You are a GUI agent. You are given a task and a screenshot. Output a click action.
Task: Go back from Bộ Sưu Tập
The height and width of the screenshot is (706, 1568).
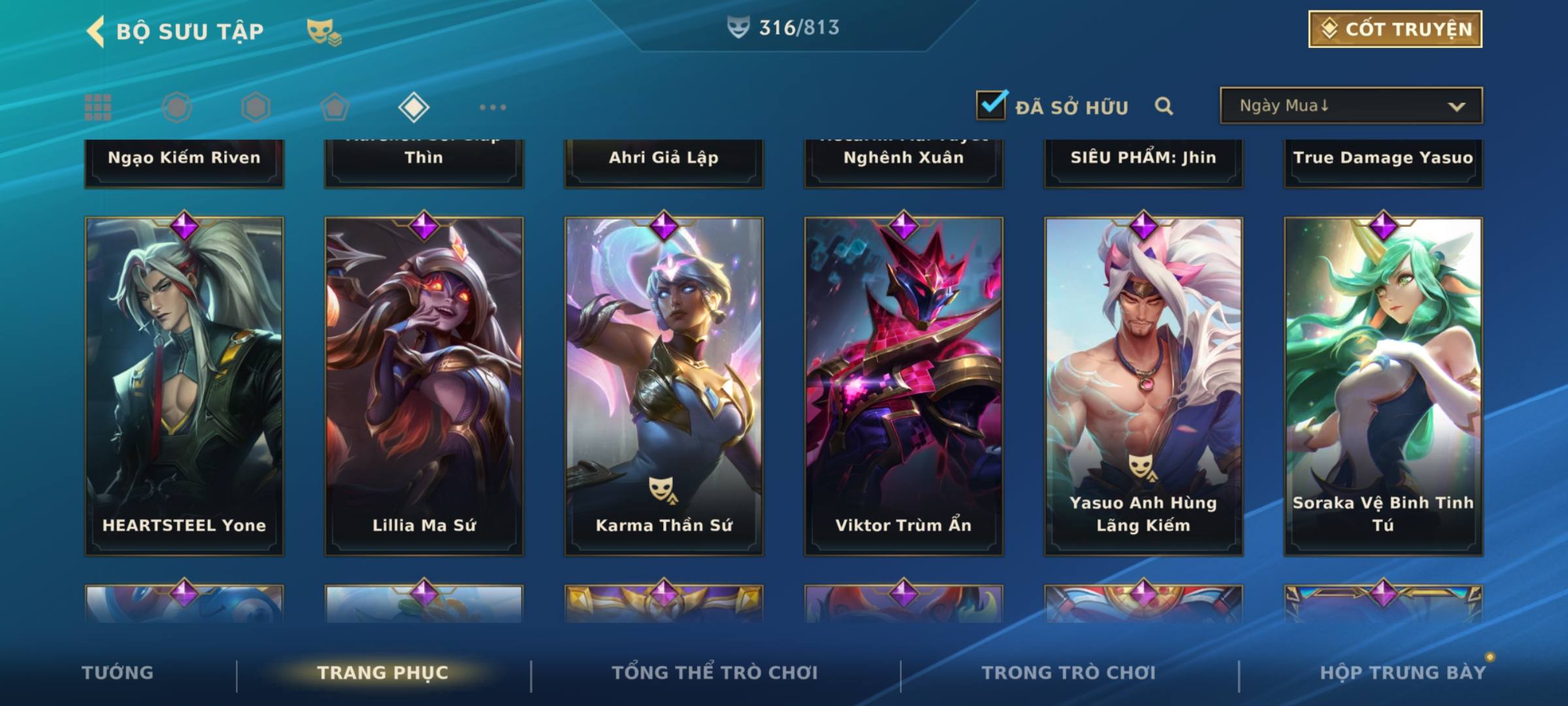pyautogui.click(x=96, y=31)
